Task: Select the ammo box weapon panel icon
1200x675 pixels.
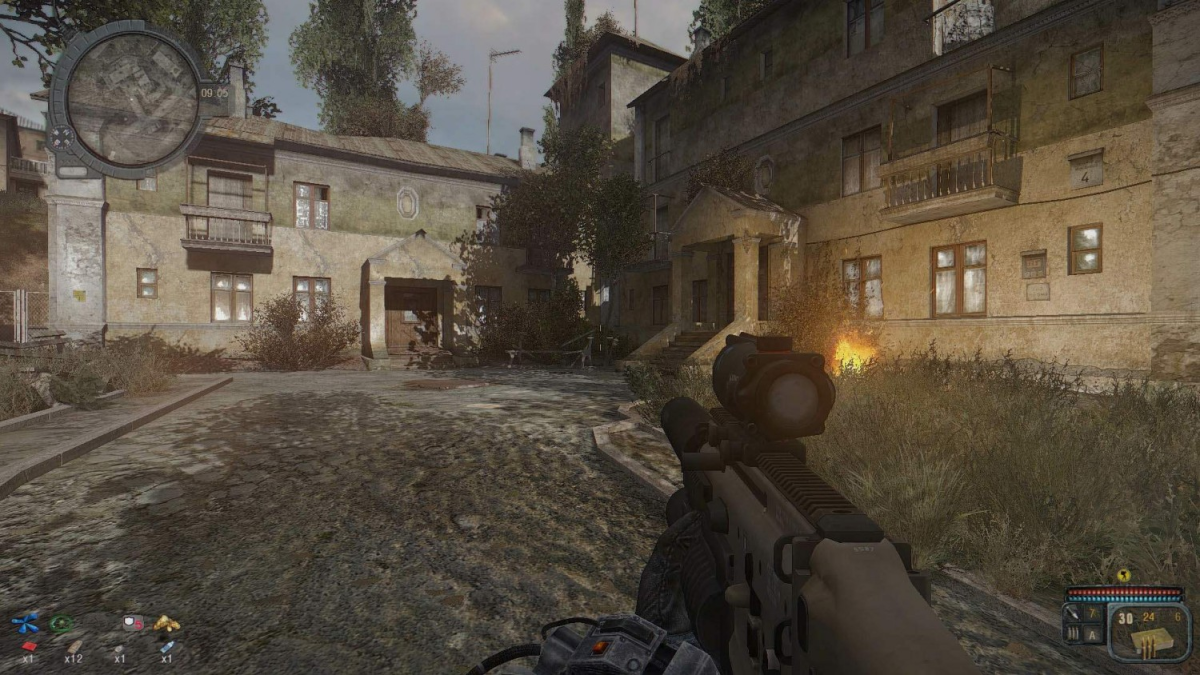Action: pyautogui.click(x=1150, y=642)
